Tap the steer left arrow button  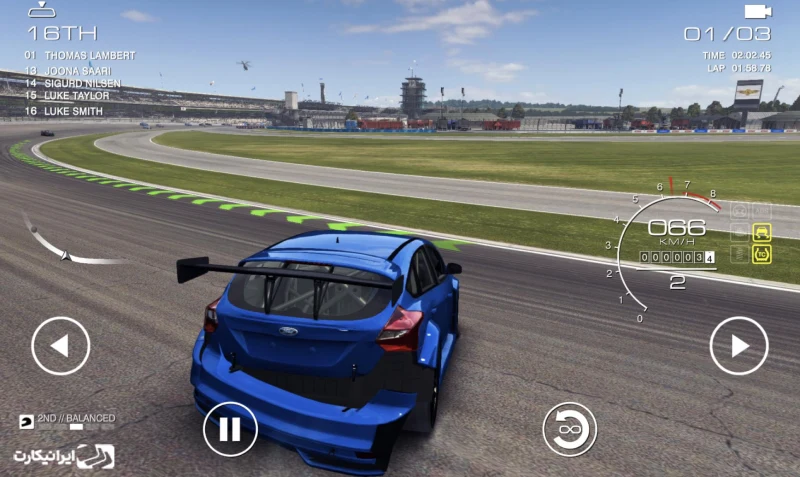coord(60,346)
